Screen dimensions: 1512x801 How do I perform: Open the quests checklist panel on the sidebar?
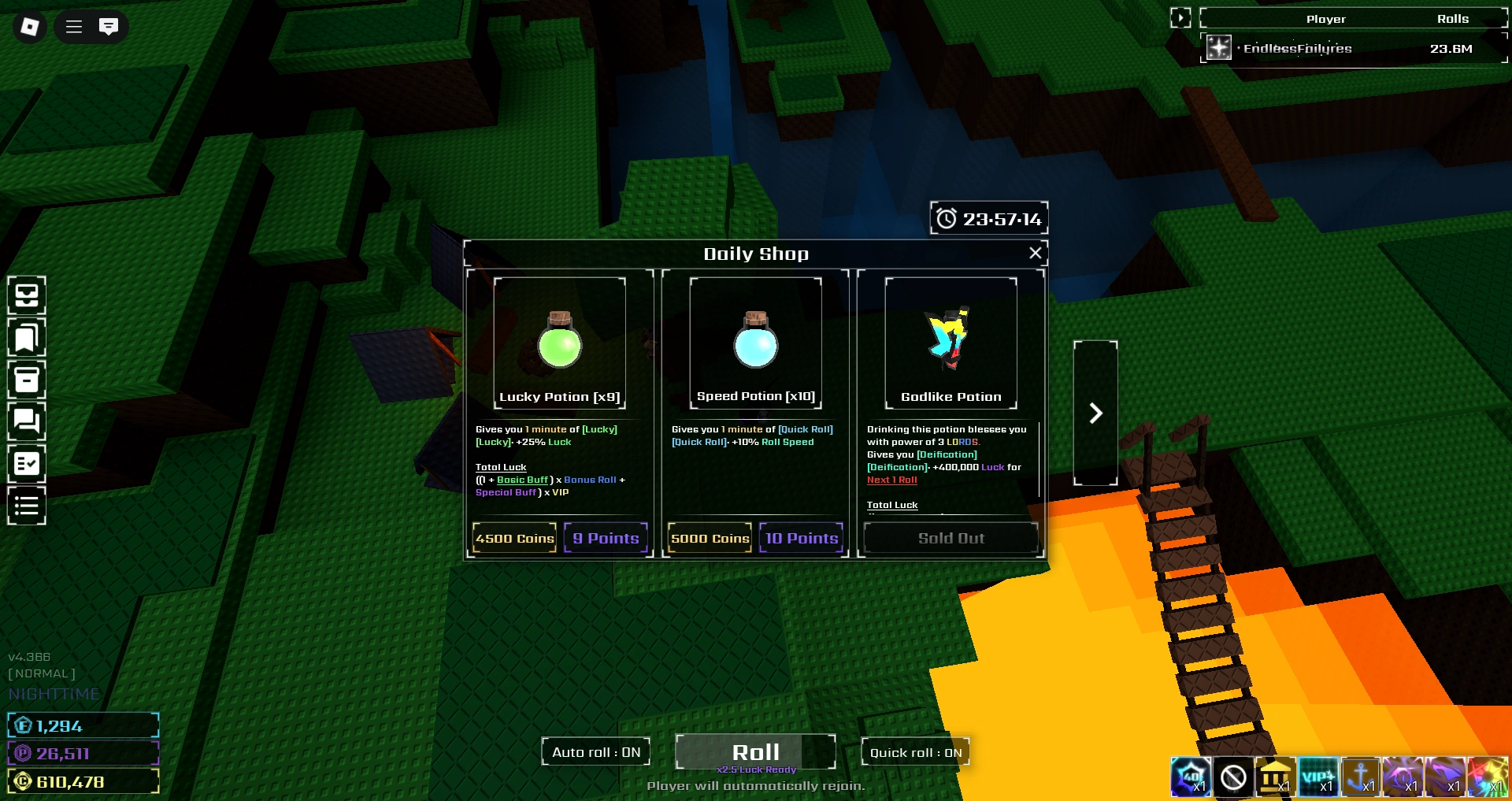pos(26,463)
